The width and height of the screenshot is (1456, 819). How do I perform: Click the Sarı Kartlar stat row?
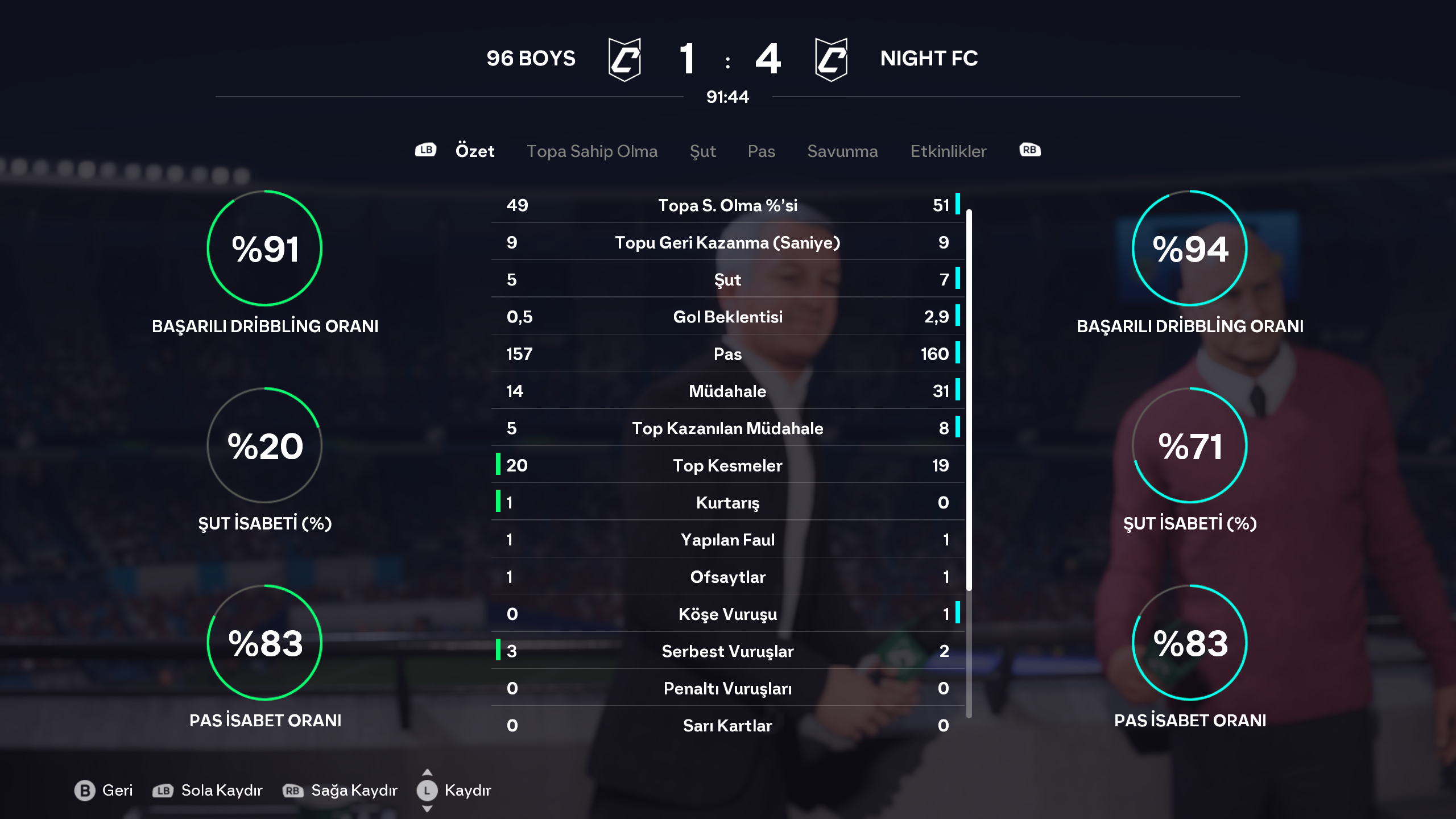click(727, 725)
